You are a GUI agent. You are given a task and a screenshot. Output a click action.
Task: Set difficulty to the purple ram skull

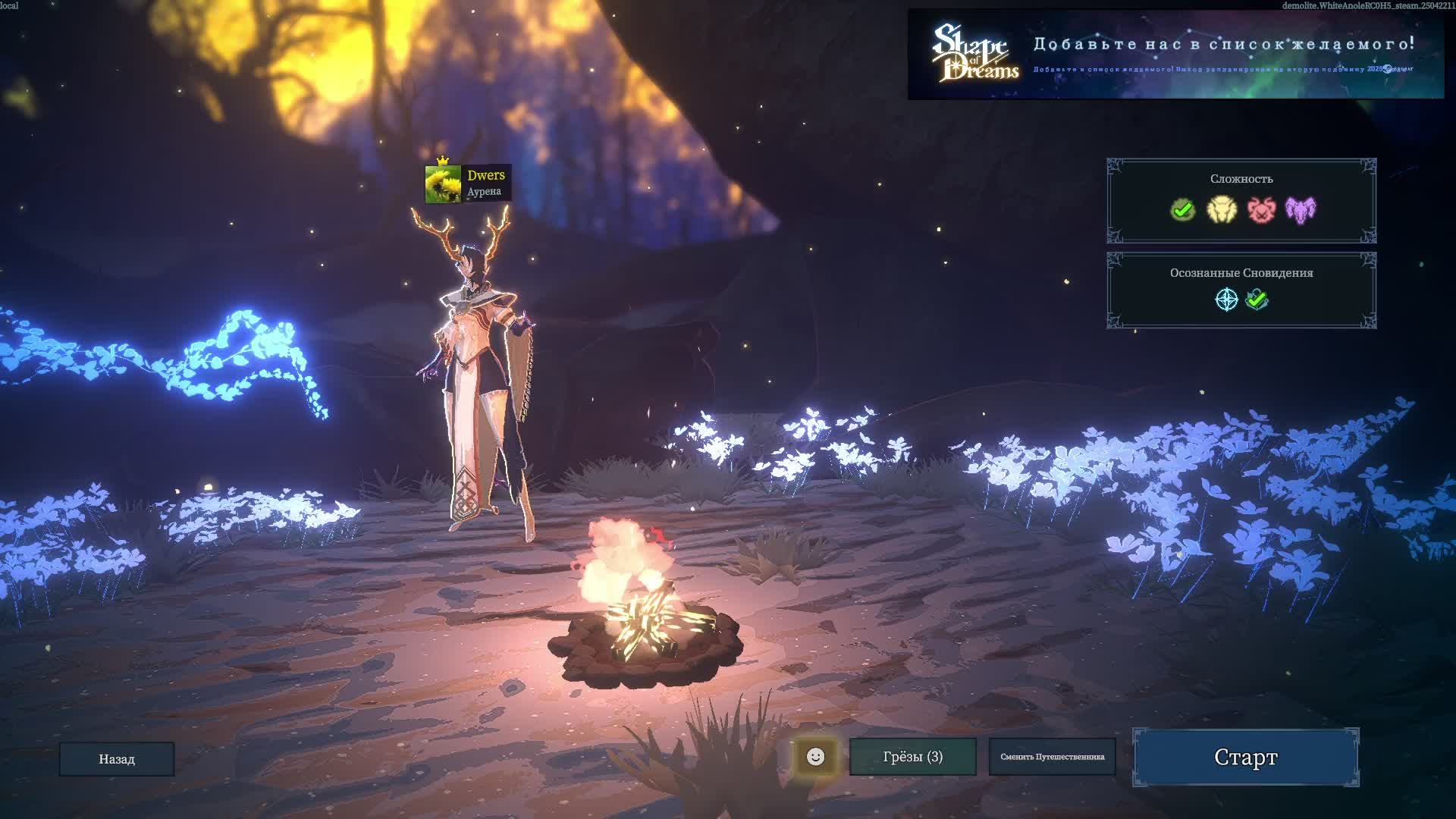tap(1301, 209)
